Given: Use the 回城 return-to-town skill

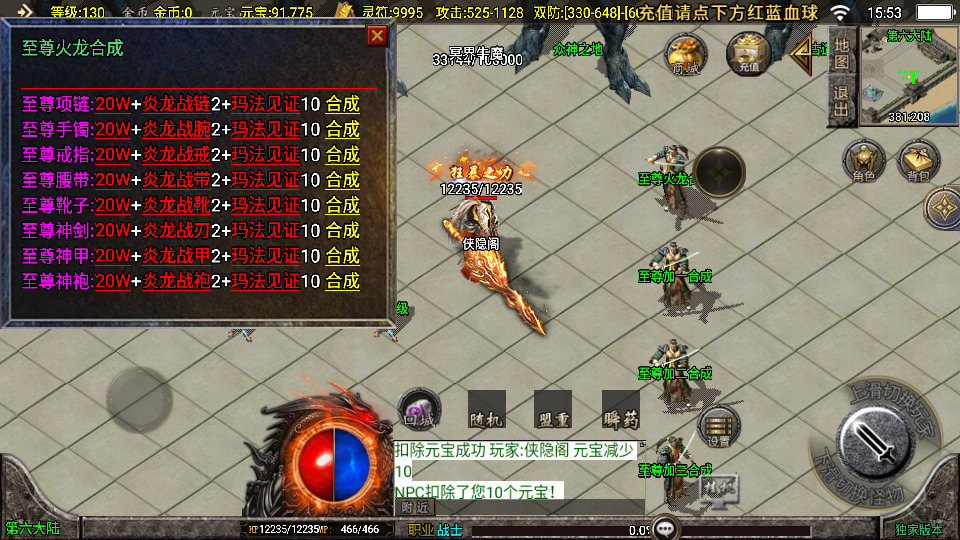Looking at the screenshot, I should [x=419, y=408].
